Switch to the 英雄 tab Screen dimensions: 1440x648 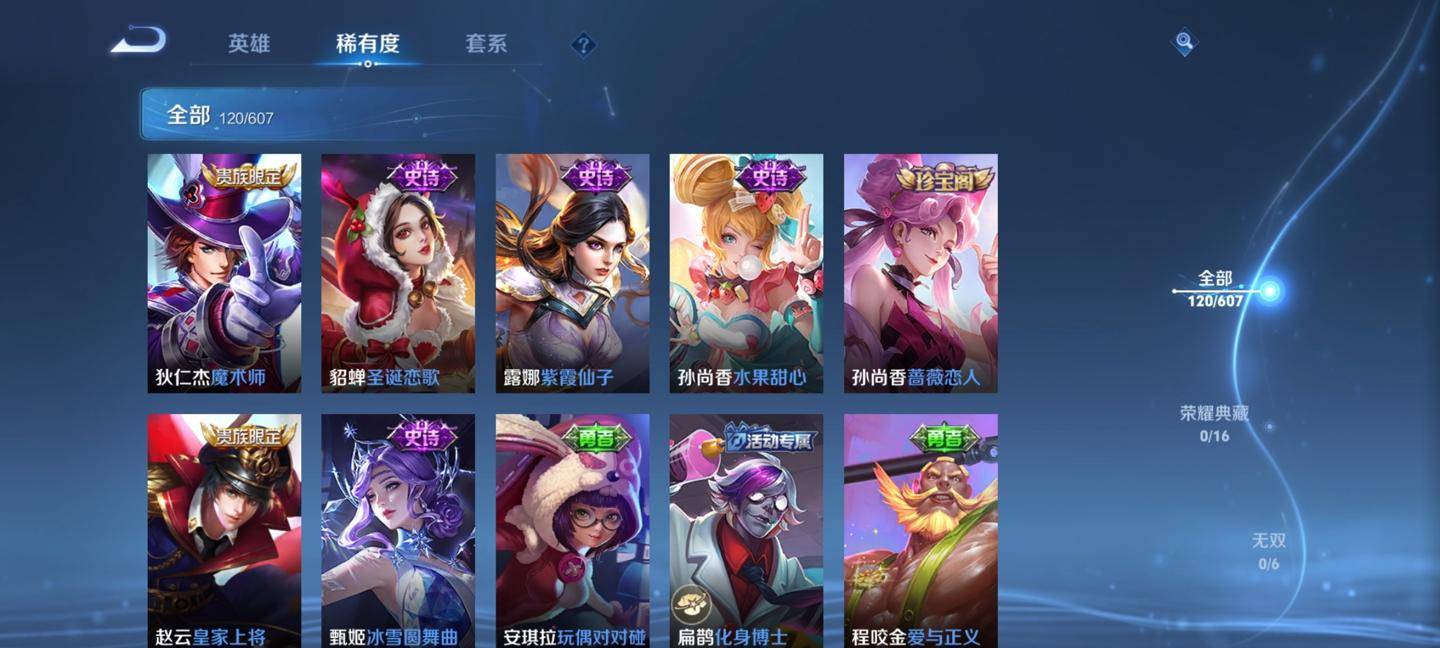tap(249, 44)
